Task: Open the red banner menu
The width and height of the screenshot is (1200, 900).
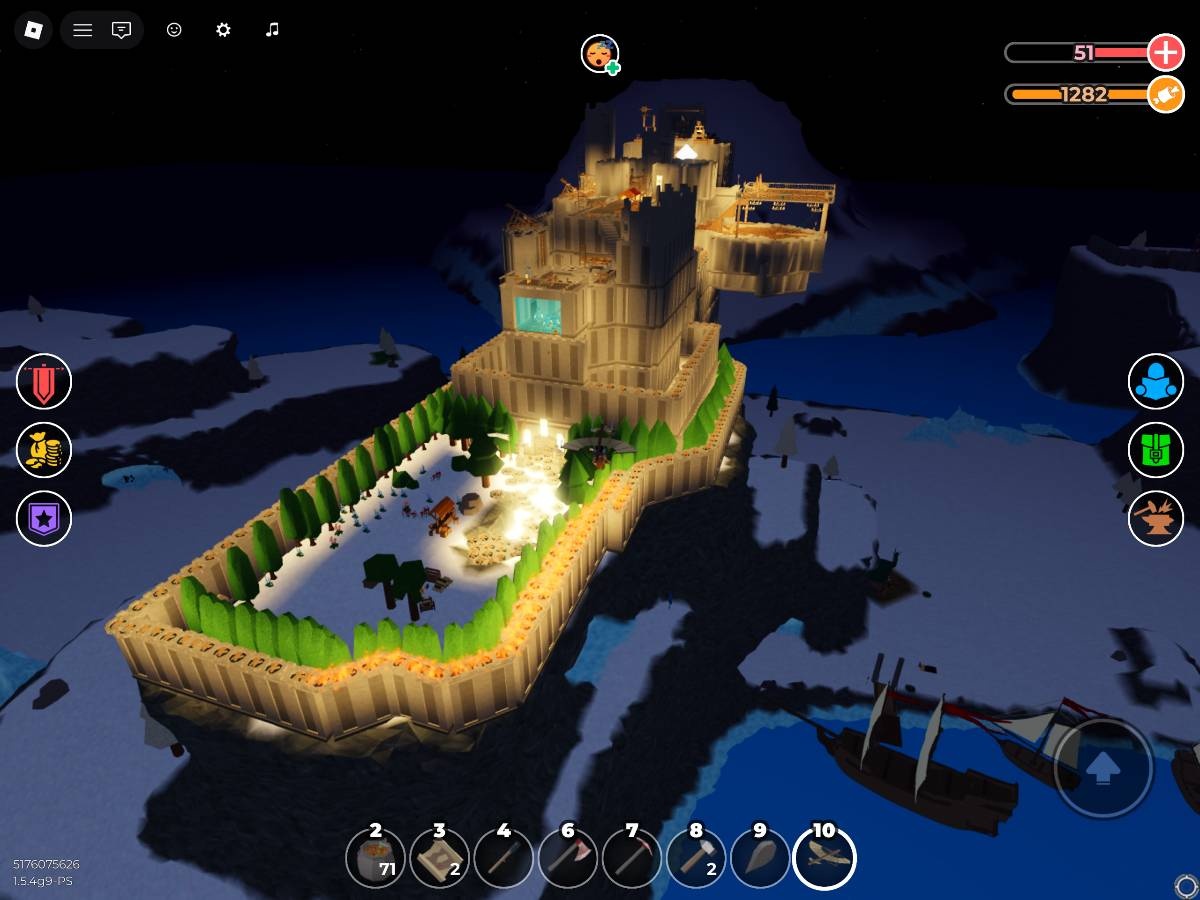Action: pyautogui.click(x=44, y=382)
